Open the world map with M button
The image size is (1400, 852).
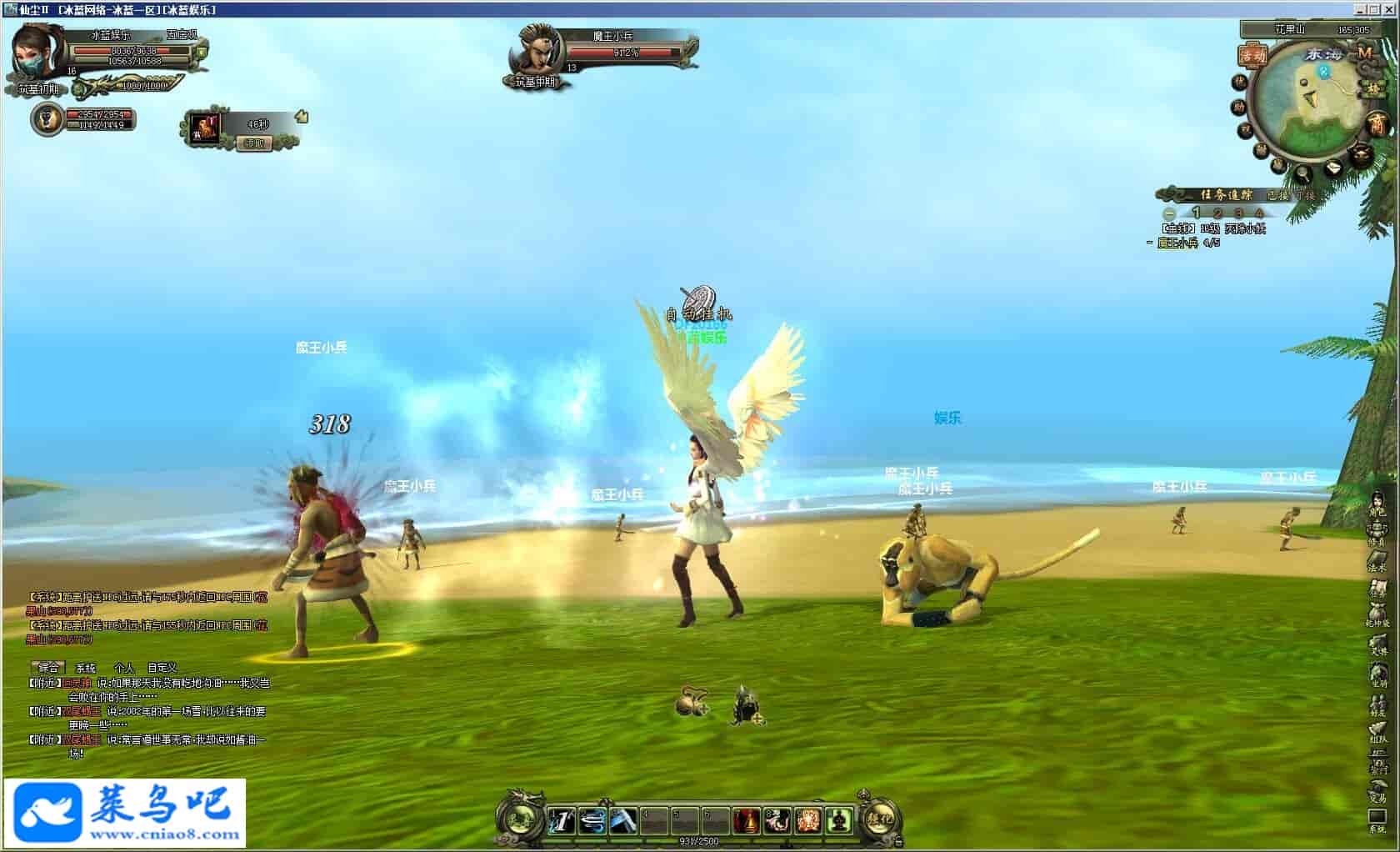[1365, 53]
